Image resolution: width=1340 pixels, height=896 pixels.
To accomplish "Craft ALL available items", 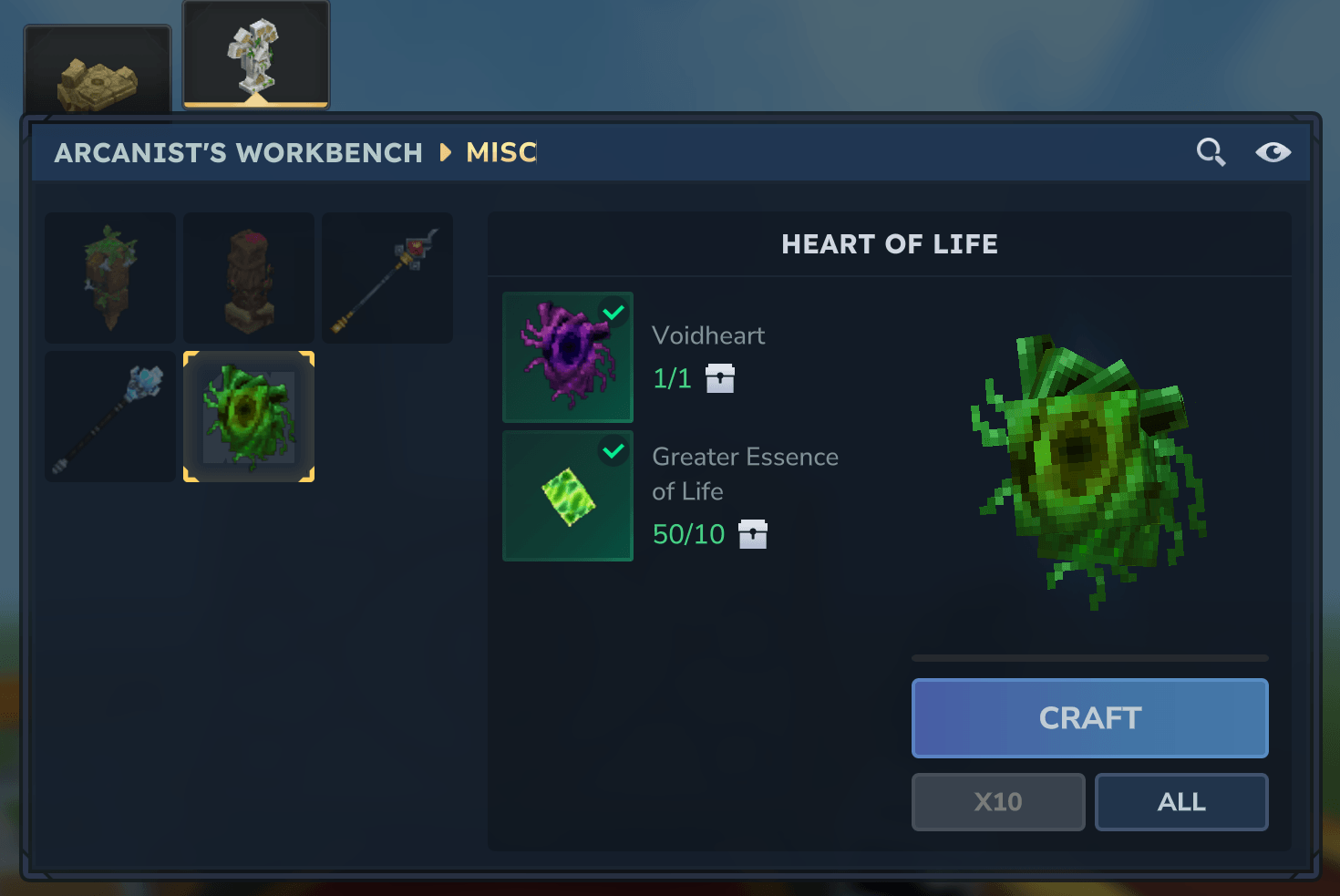I will [1181, 802].
